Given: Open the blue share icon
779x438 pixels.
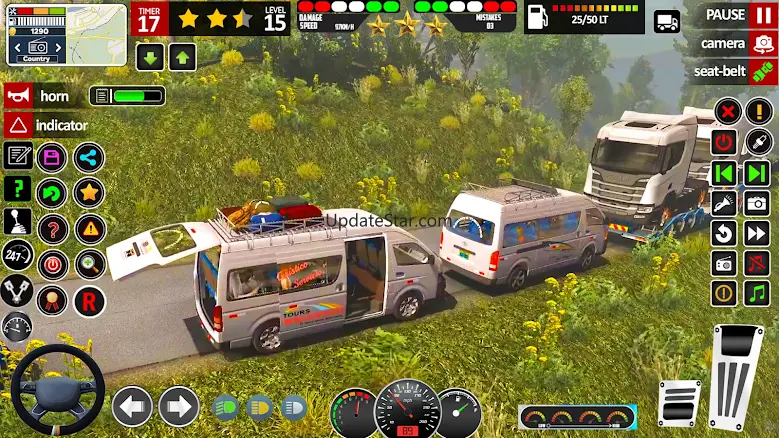Looking at the screenshot, I should [x=88, y=157].
